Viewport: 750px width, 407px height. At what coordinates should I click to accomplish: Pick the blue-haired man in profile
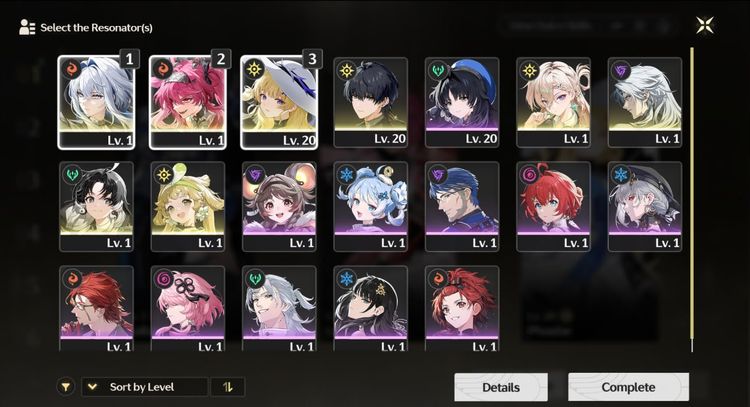[x=462, y=206]
